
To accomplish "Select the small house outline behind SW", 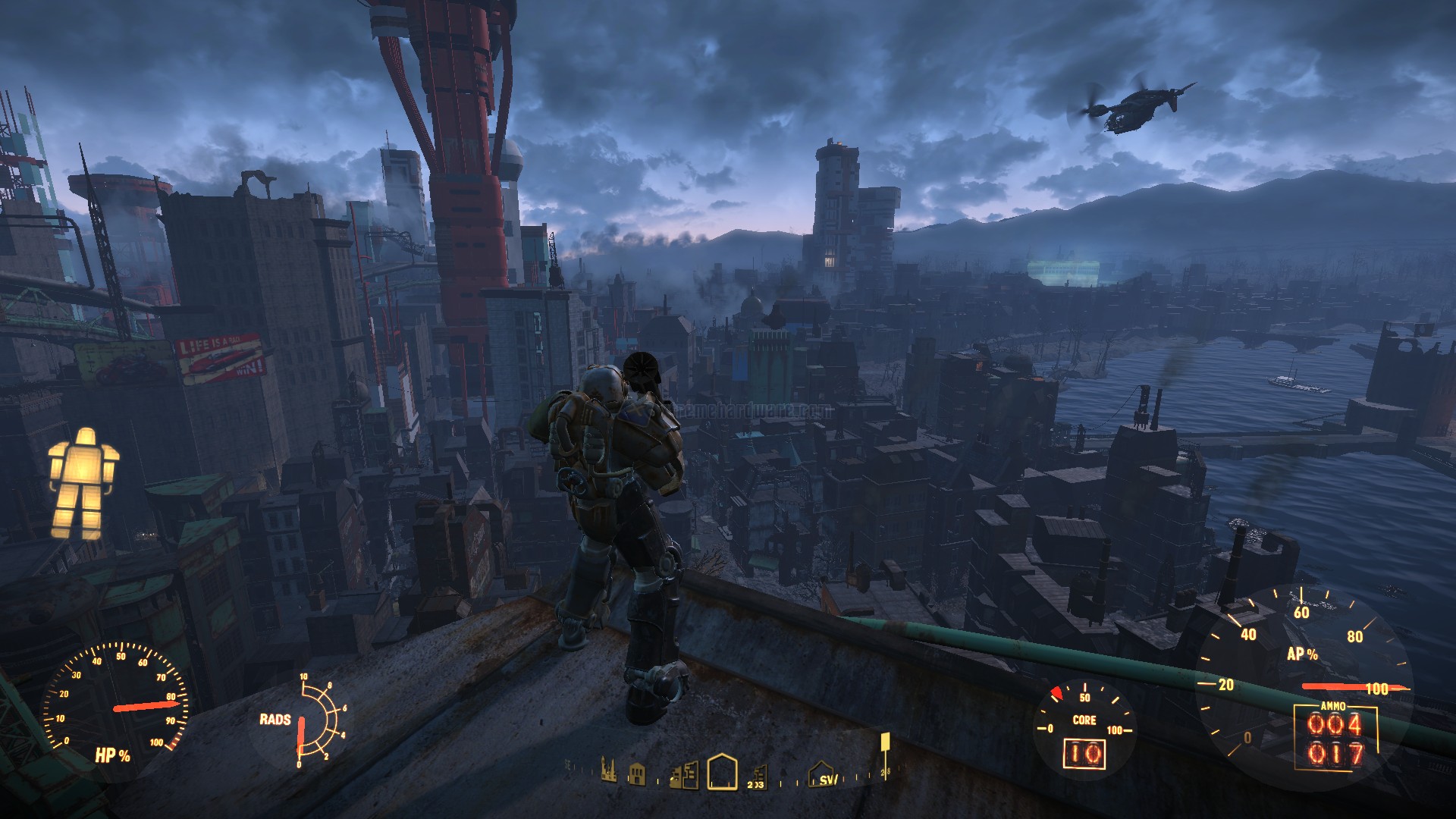I will [x=822, y=773].
